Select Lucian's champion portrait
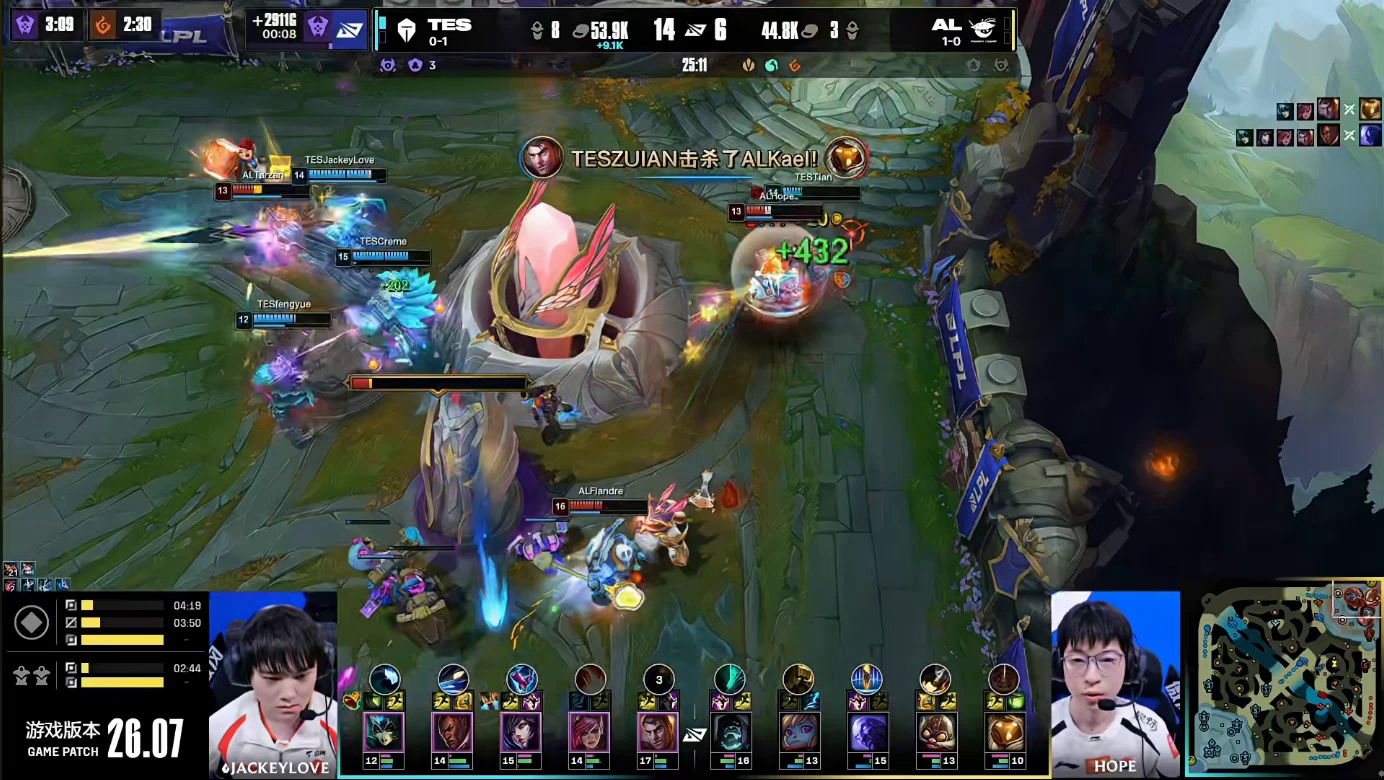This screenshot has height=780, width=1384. point(452,732)
